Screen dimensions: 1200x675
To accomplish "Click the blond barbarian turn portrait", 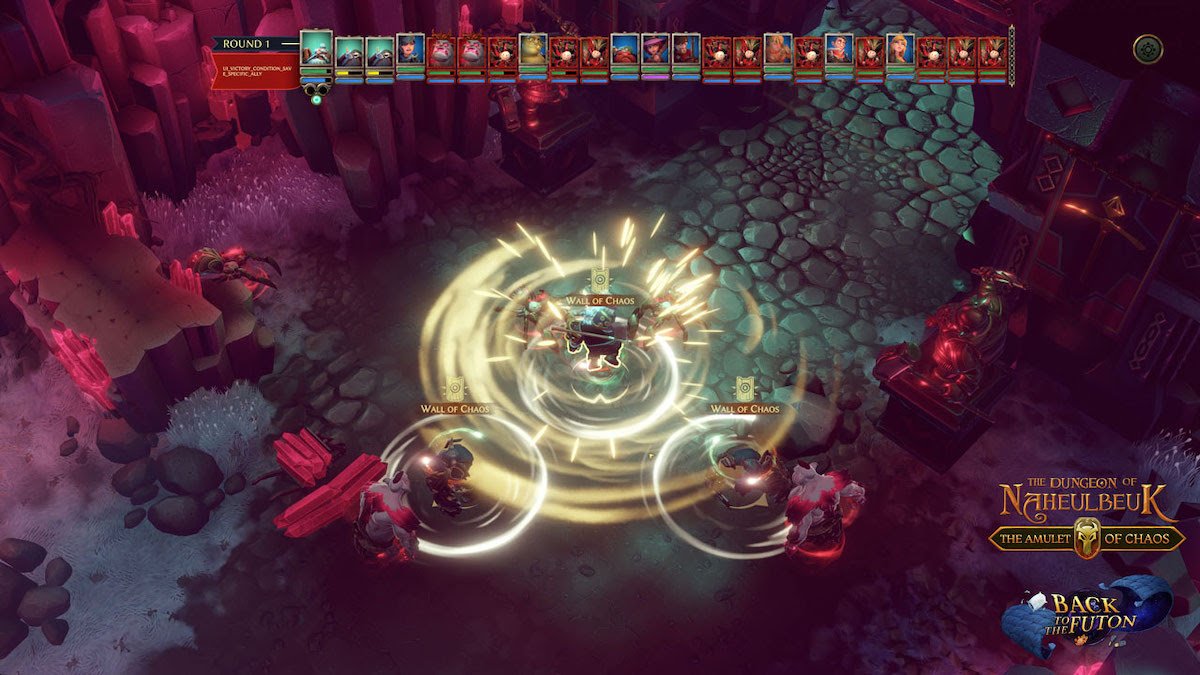I will click(x=777, y=50).
